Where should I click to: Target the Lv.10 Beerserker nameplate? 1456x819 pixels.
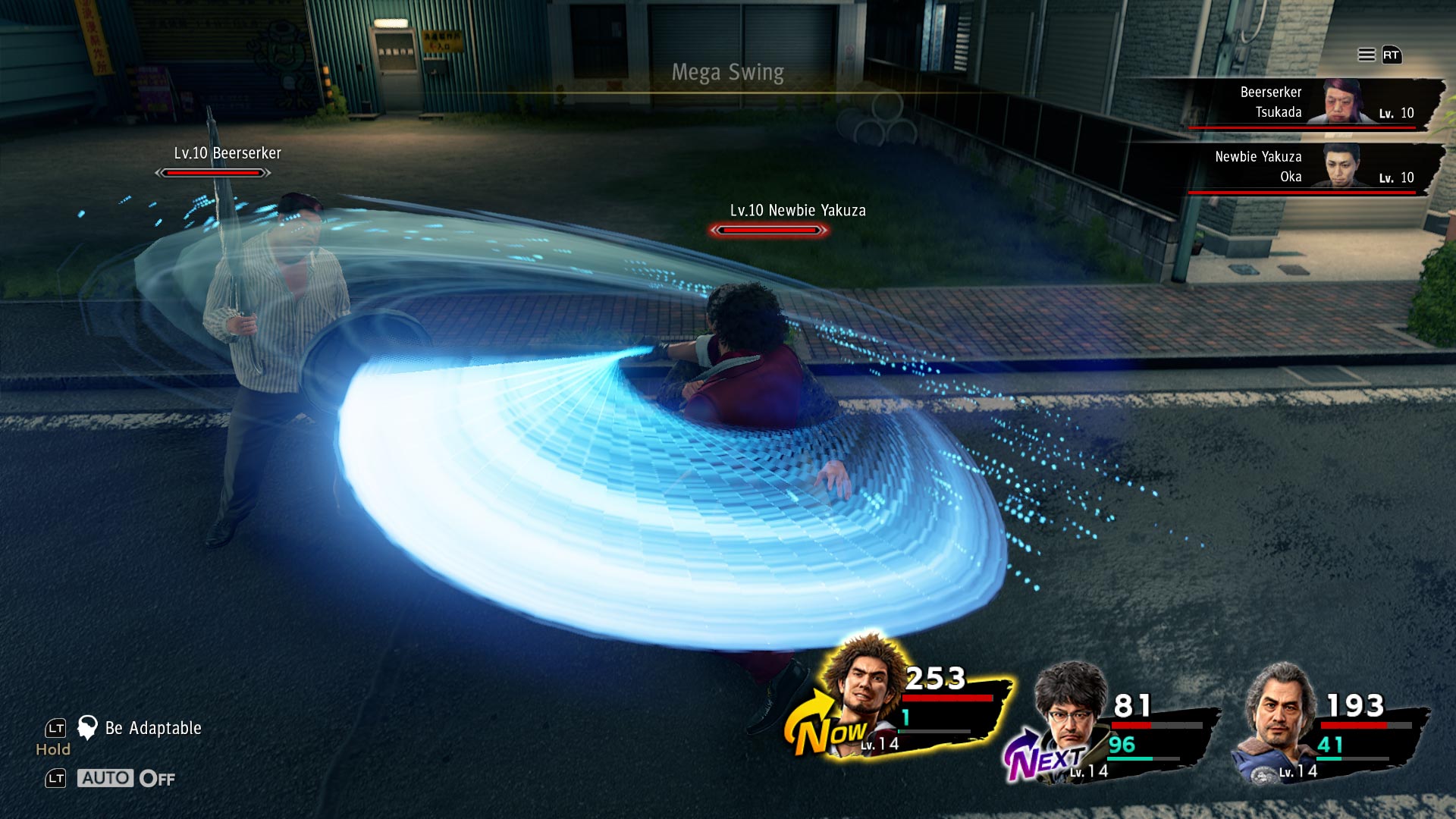(x=227, y=154)
